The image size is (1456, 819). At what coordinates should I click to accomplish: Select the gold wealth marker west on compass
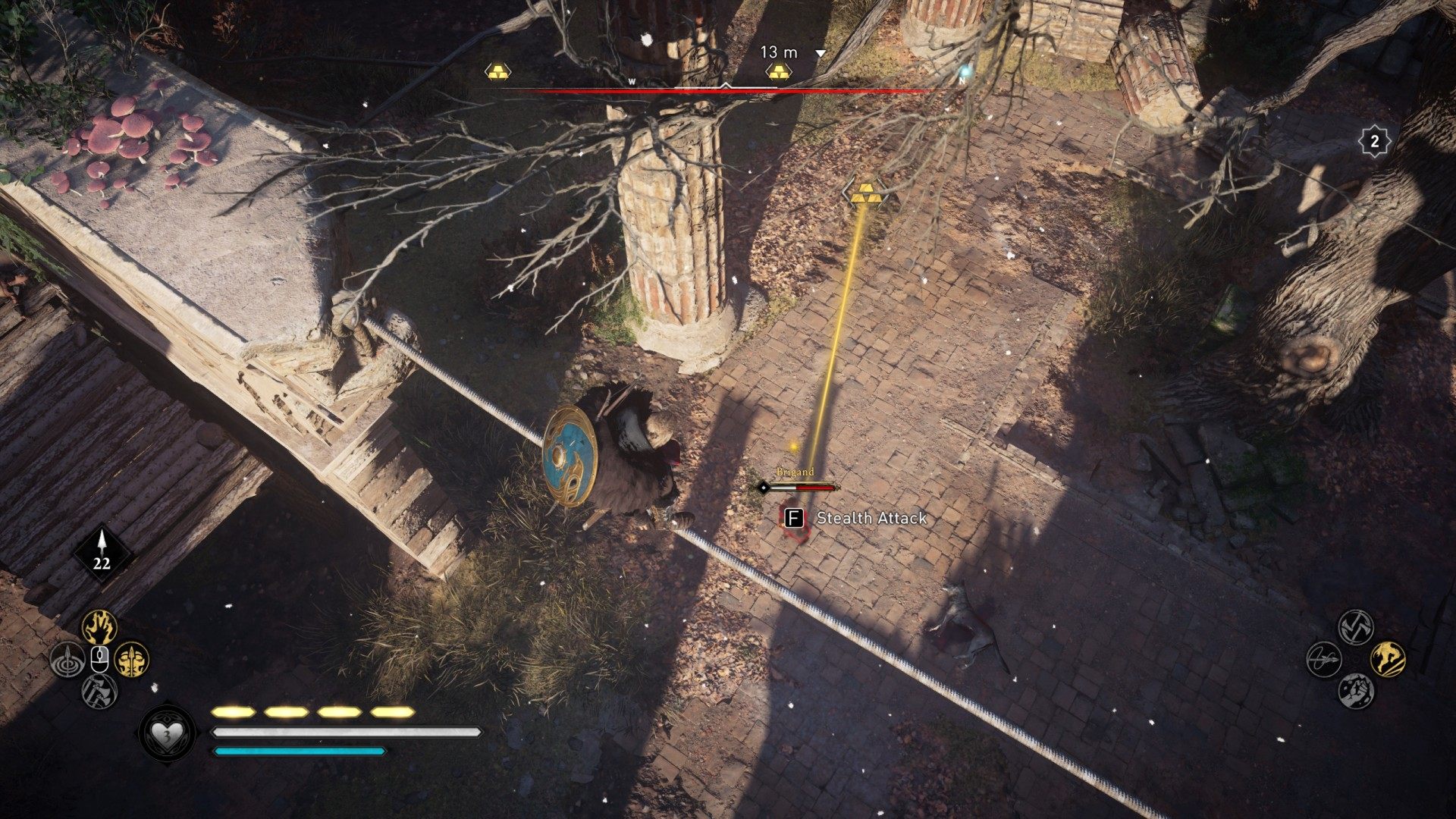[497, 72]
